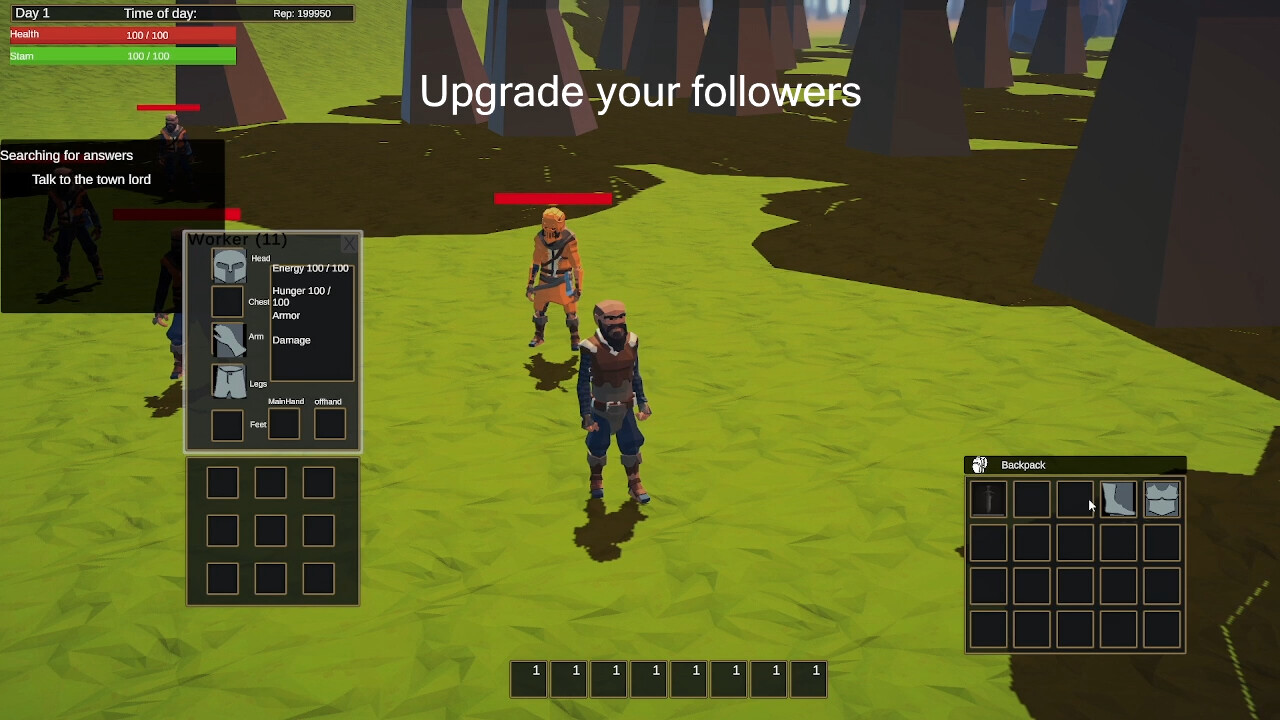Click the objective Talk to the town lord
Viewport: 1280px width, 720px height.
tap(91, 179)
